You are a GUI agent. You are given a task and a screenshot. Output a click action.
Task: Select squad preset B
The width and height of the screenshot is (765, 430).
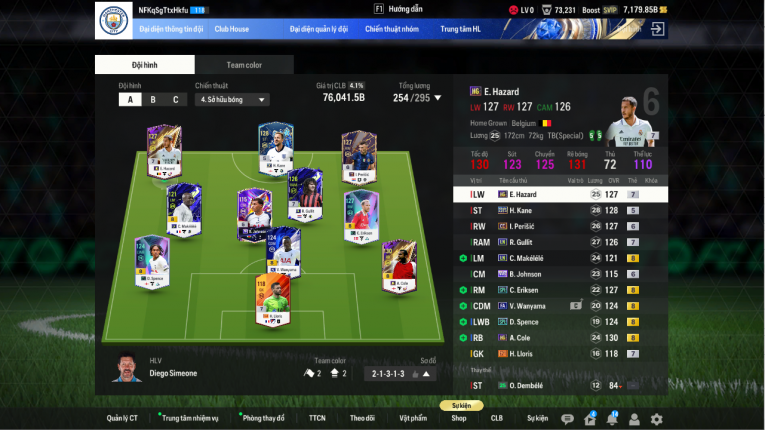153,99
